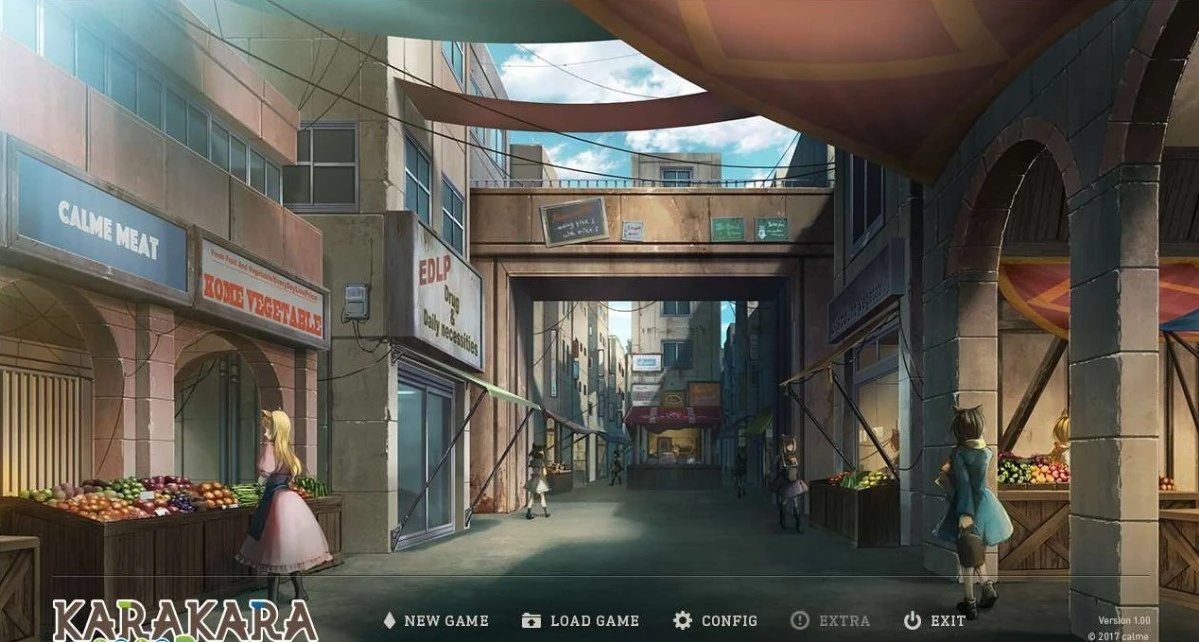Choose Exit to quit the game

click(935, 621)
